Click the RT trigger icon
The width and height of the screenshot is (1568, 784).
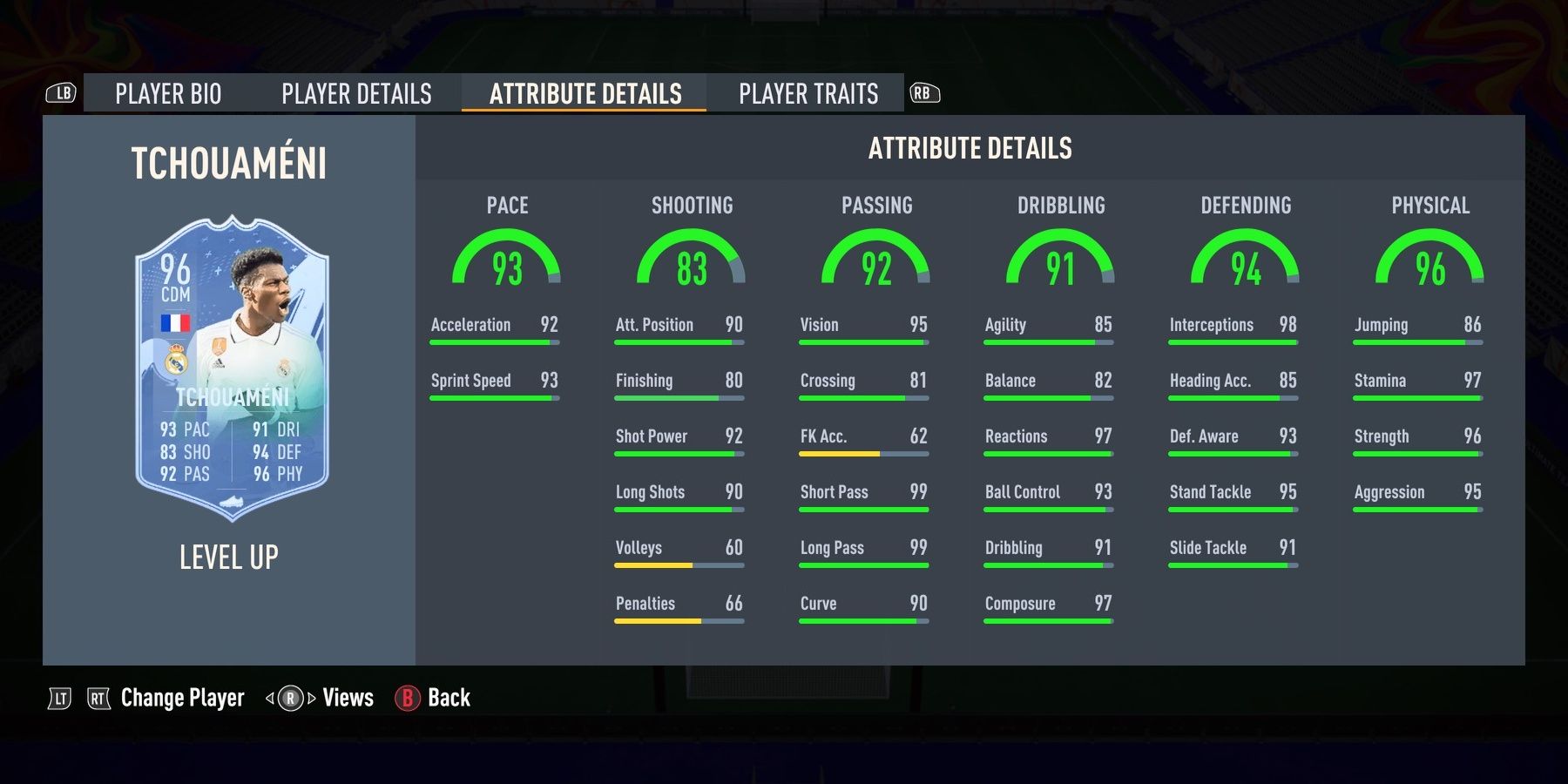pyautogui.click(x=98, y=698)
